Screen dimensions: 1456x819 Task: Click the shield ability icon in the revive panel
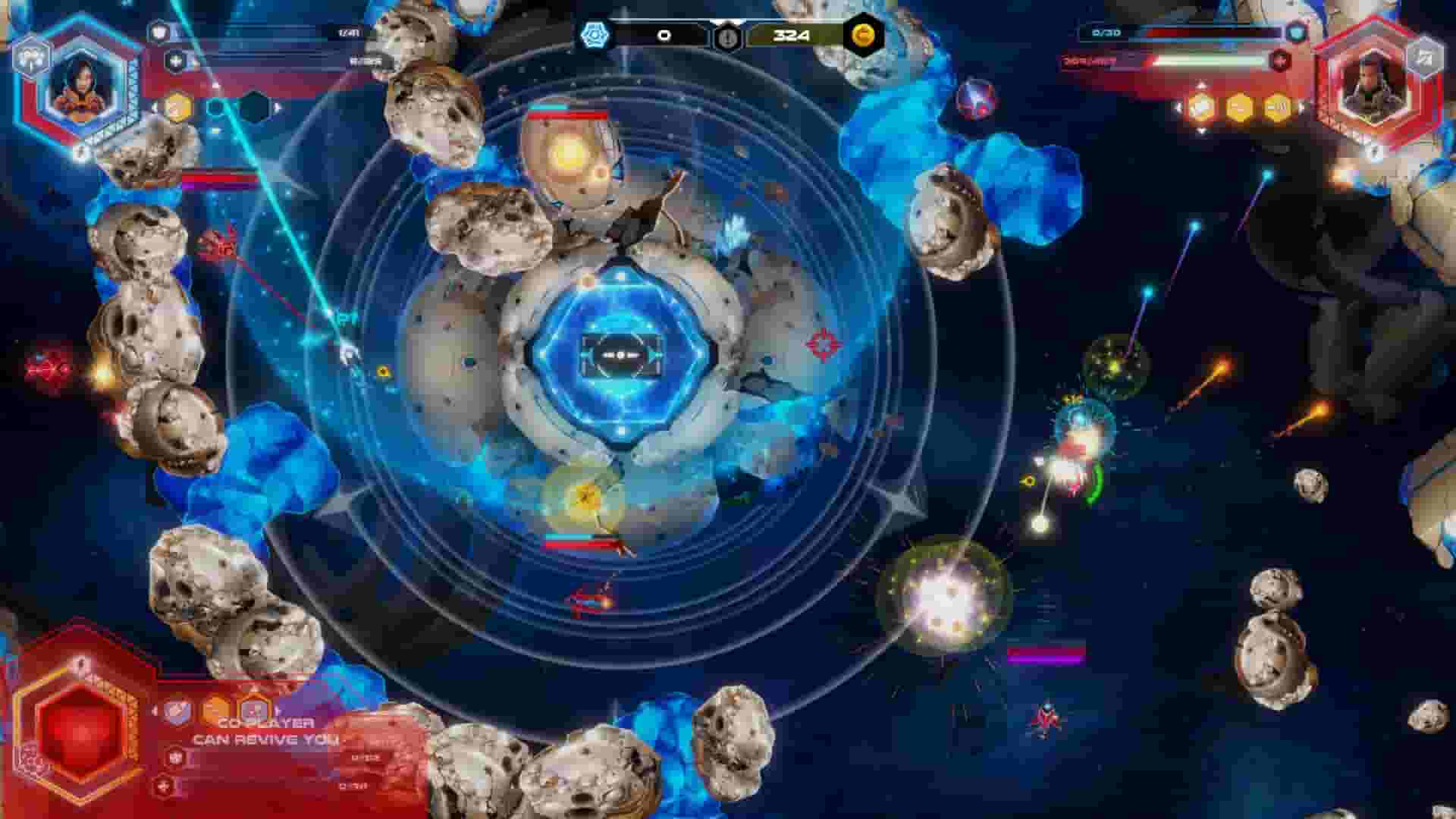tap(177, 712)
